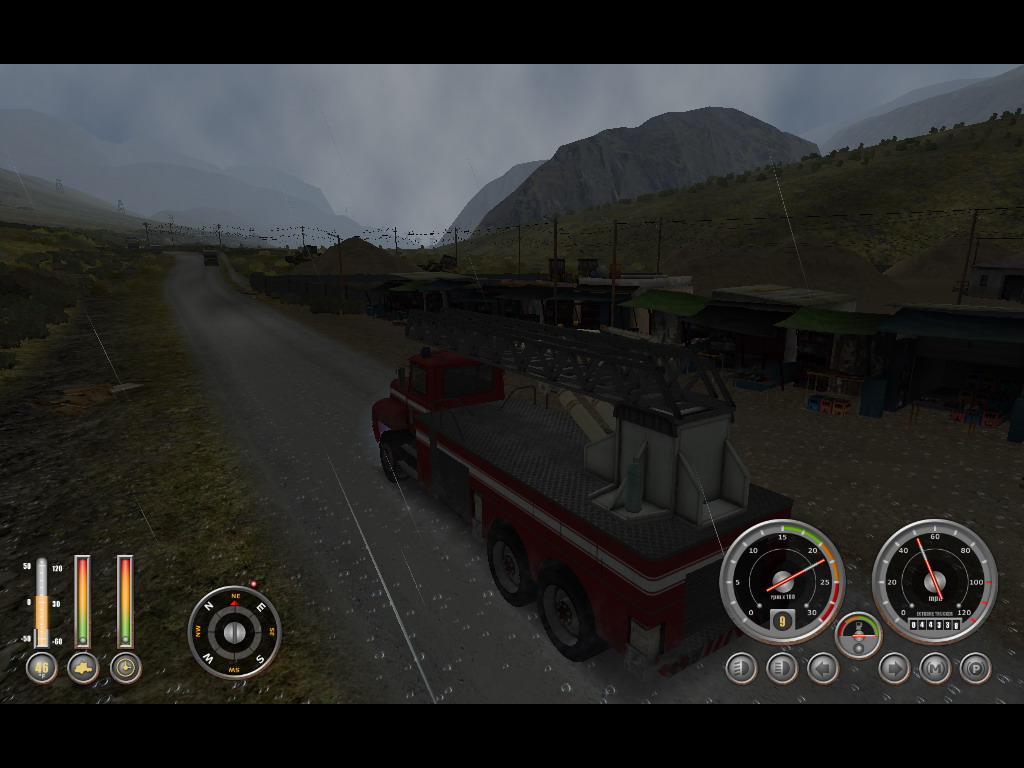Toggle the low beam headlights button
The width and height of the screenshot is (1024, 768).
(741, 668)
